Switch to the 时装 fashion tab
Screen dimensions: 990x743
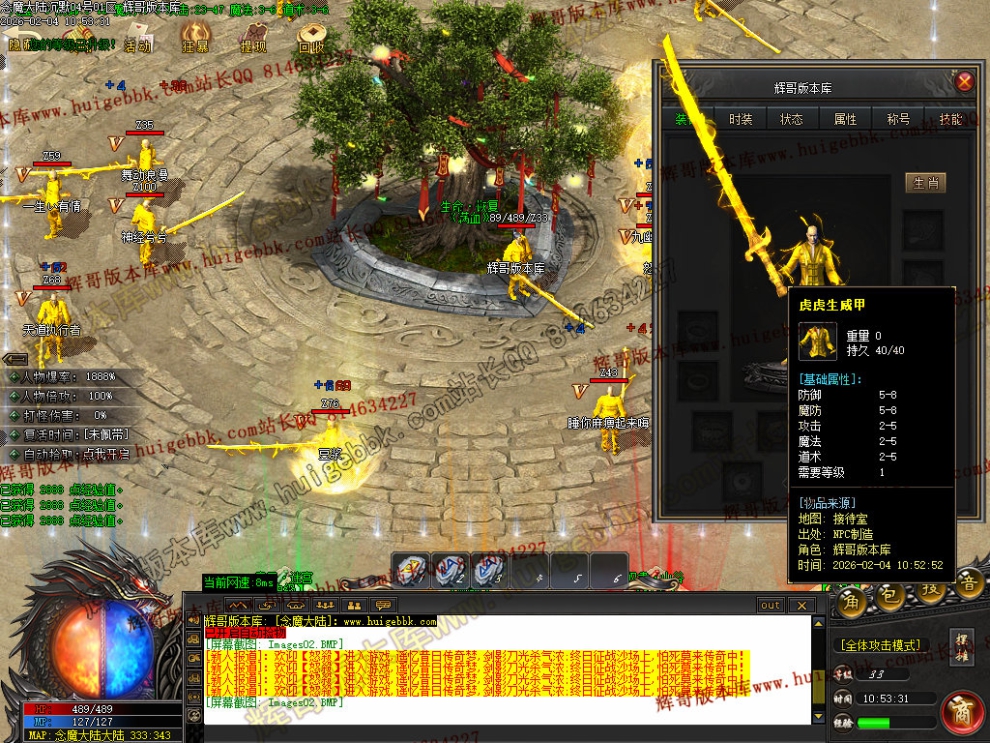pyautogui.click(x=740, y=119)
